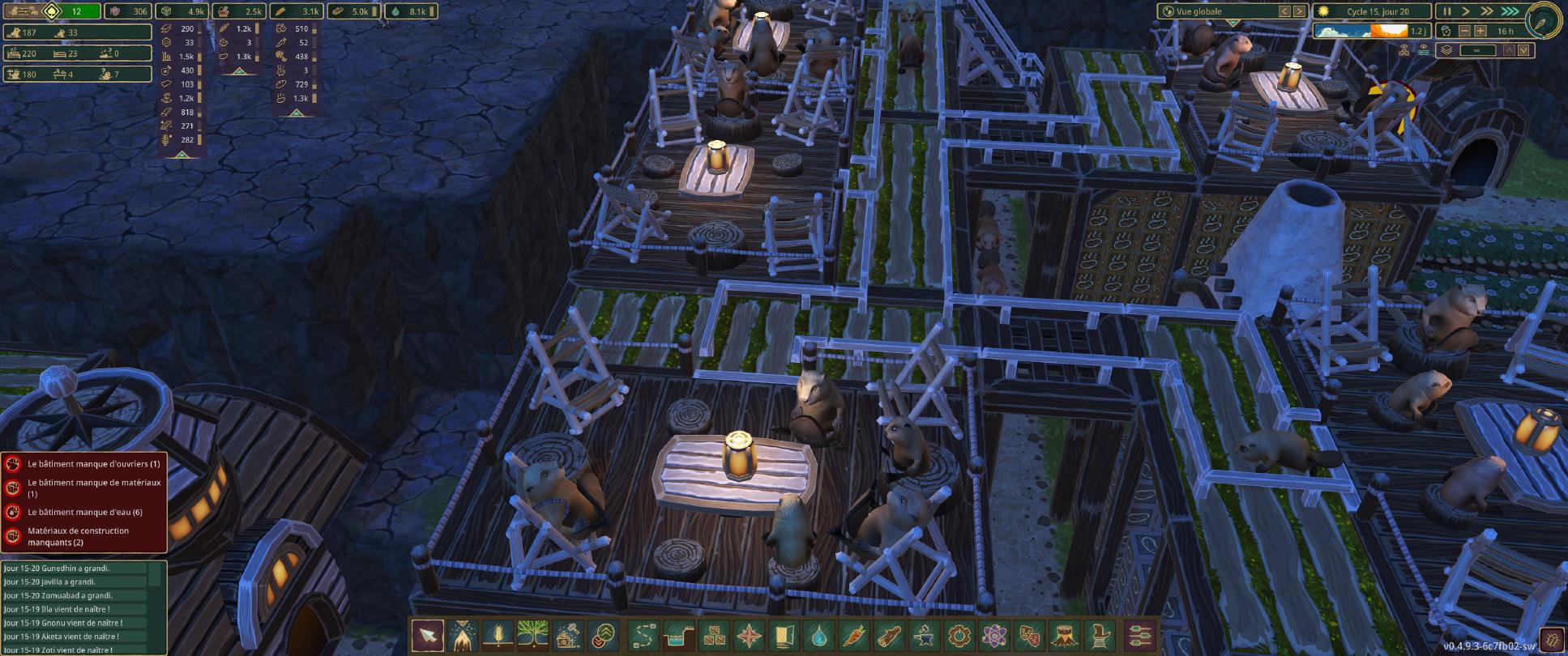Screen dimensions: 1568x656
Task: Open the wood logs buildings category
Action: (891, 635)
